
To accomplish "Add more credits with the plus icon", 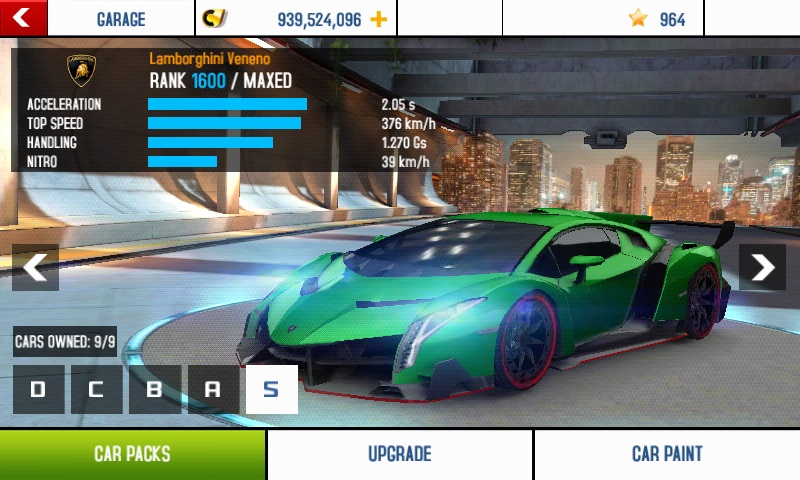I will (x=378, y=19).
